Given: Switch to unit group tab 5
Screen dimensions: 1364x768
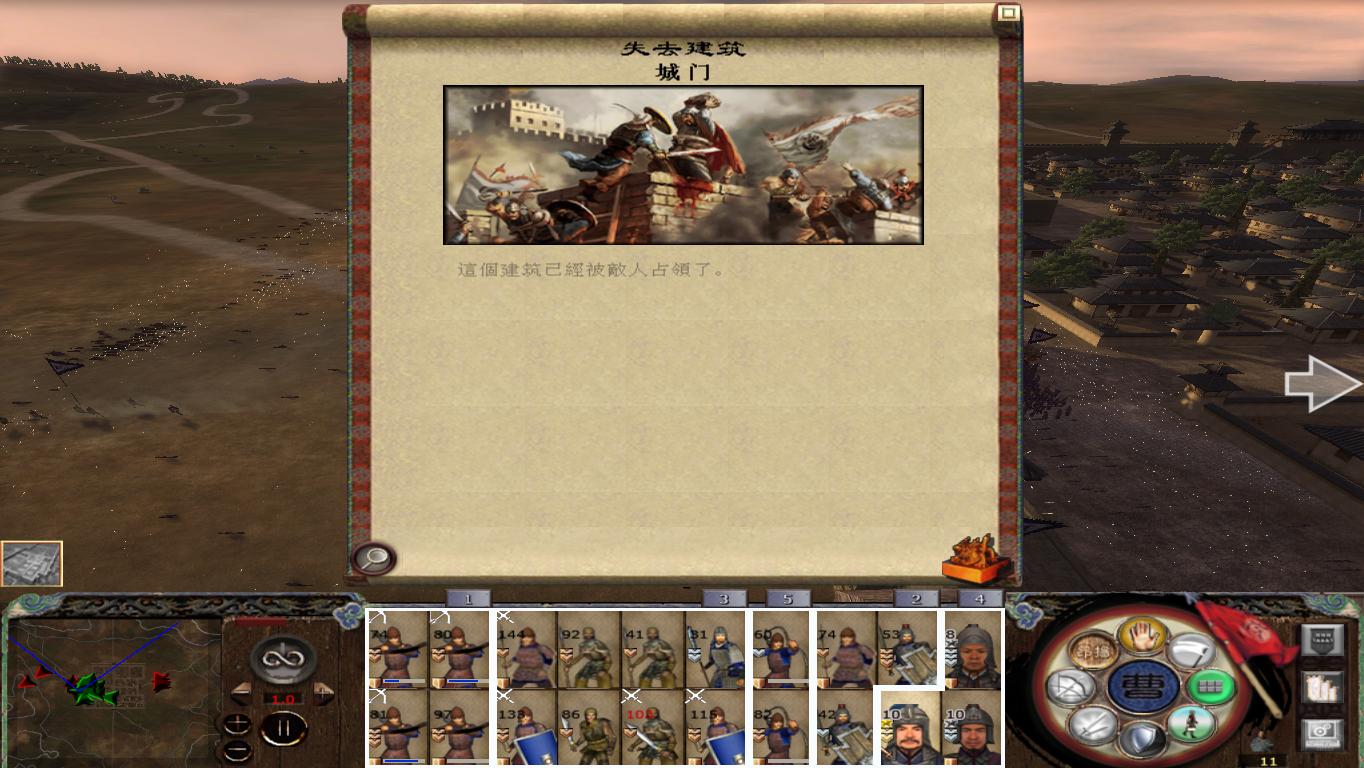Looking at the screenshot, I should [788, 599].
